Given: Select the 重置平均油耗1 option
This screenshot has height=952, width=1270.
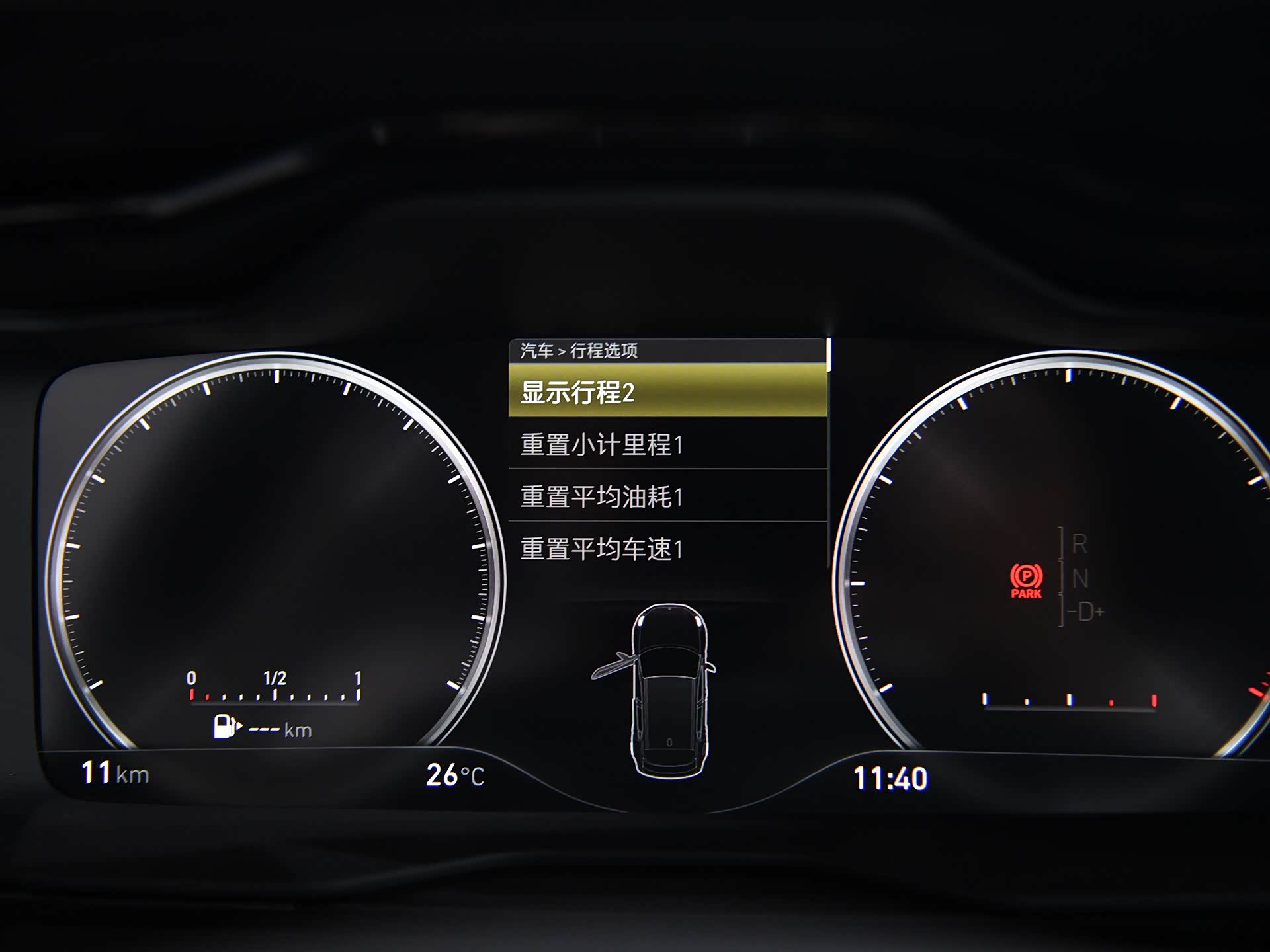Looking at the screenshot, I should pyautogui.click(x=667, y=496).
